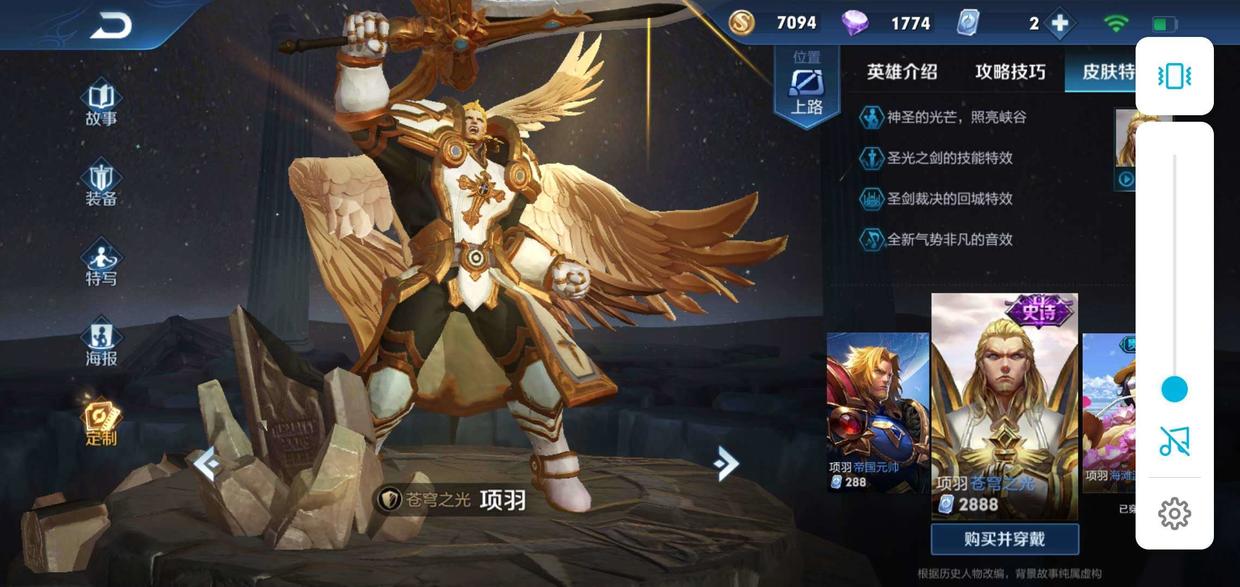1240x587 pixels.
Task: Show the next hero with right arrow
Action: 727,463
